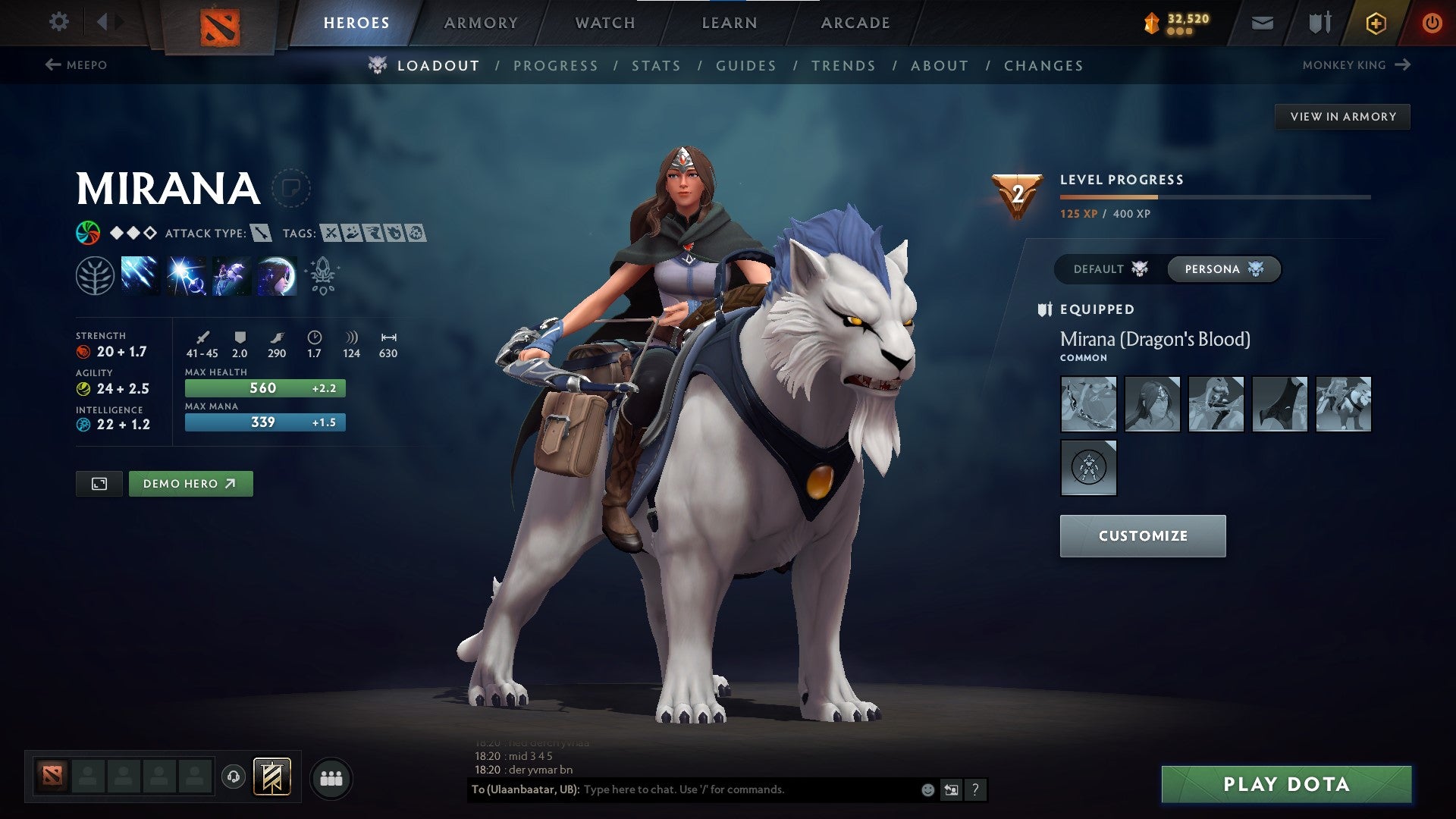Open the Moonlight Shadow ability icon

(276, 277)
